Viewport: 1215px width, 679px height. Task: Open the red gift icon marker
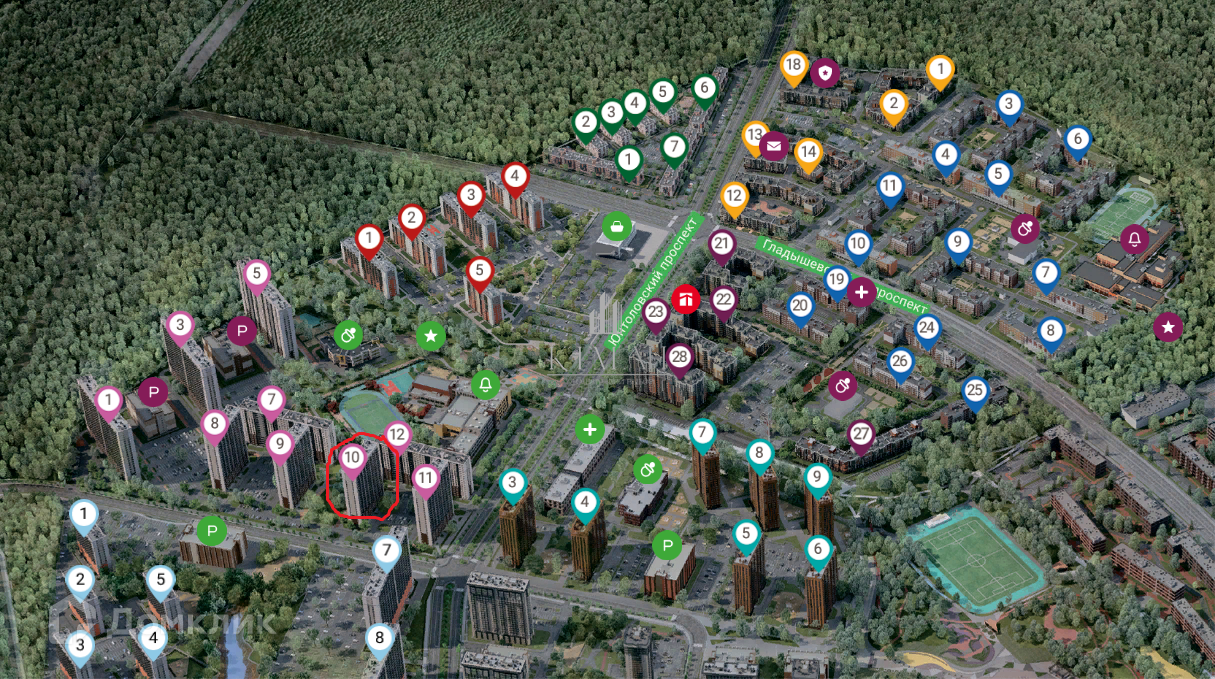685,298
